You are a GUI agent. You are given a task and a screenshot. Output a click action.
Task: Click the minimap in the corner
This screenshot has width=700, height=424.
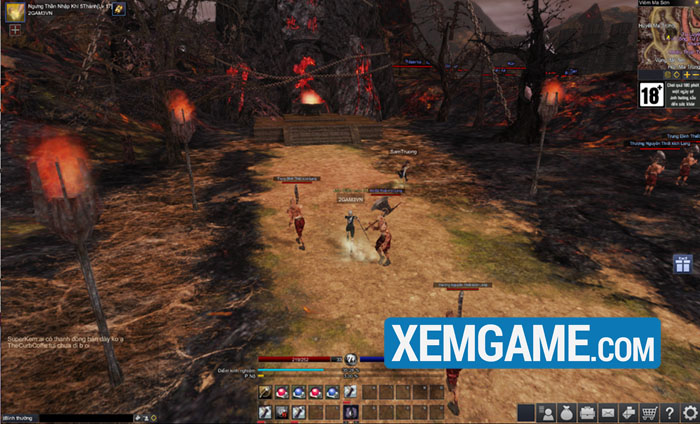coord(669,41)
